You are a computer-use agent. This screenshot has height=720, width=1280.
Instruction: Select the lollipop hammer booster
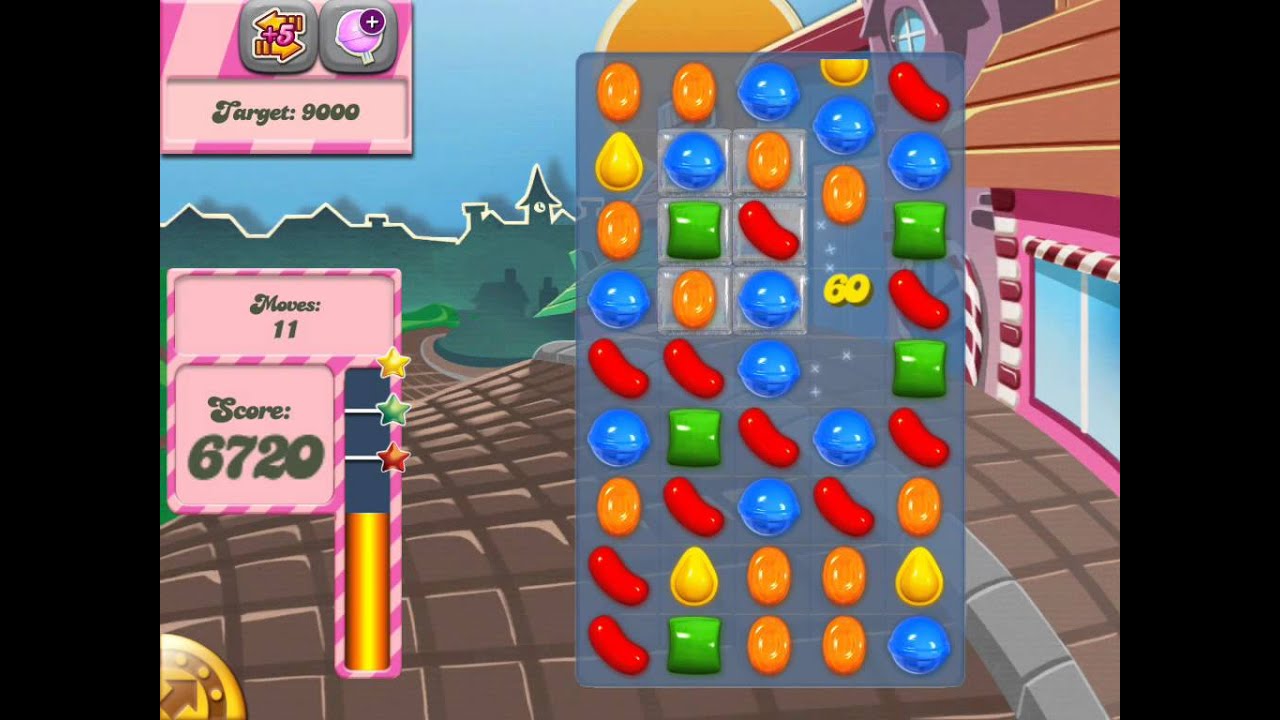point(357,37)
